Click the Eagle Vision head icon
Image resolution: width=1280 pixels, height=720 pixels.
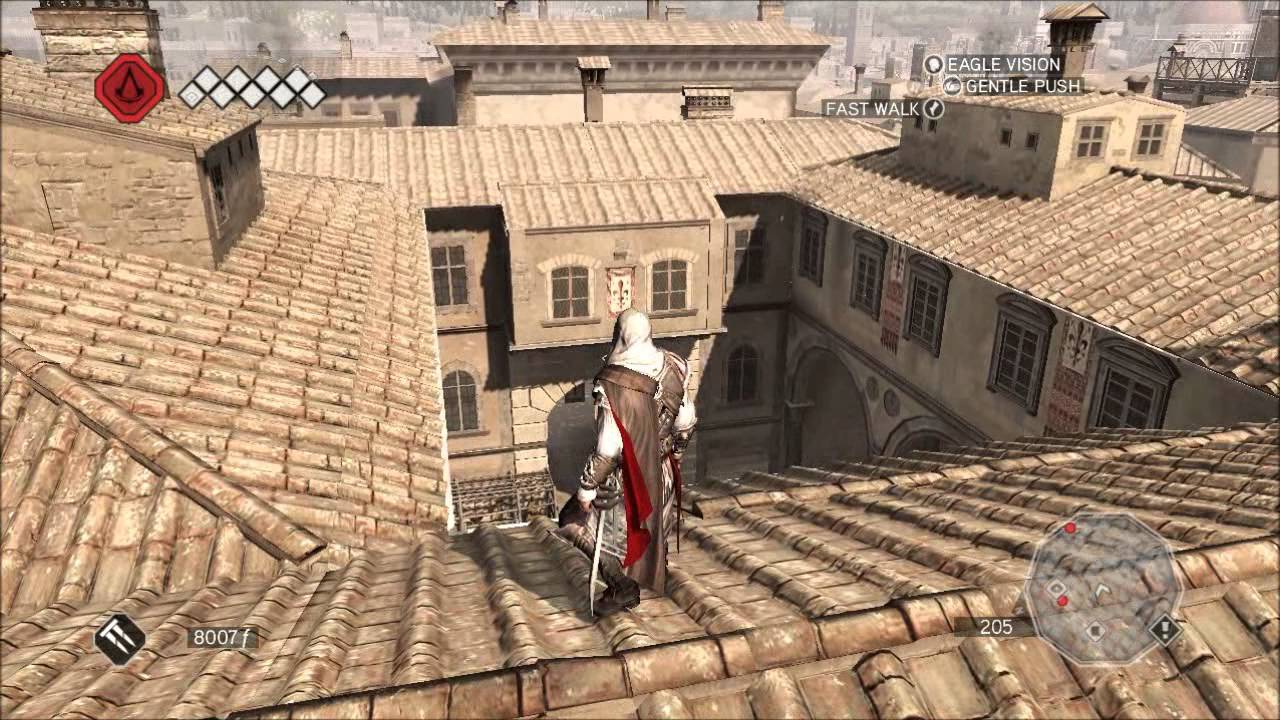pos(935,65)
